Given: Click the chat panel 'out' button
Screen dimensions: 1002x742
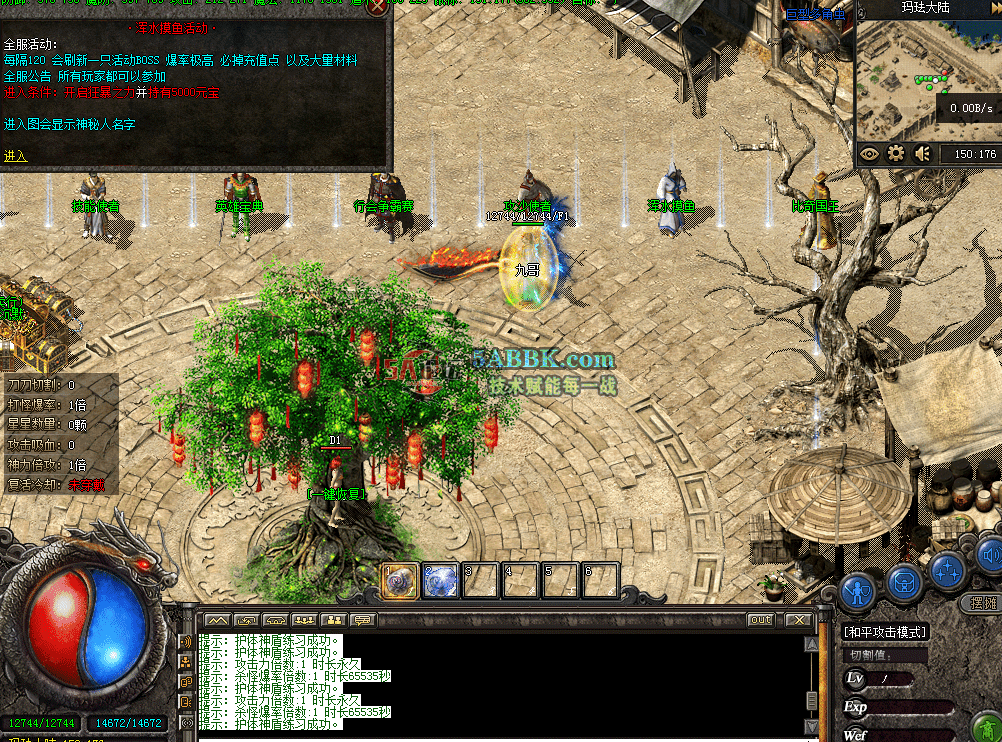Looking at the screenshot, I should [761, 620].
